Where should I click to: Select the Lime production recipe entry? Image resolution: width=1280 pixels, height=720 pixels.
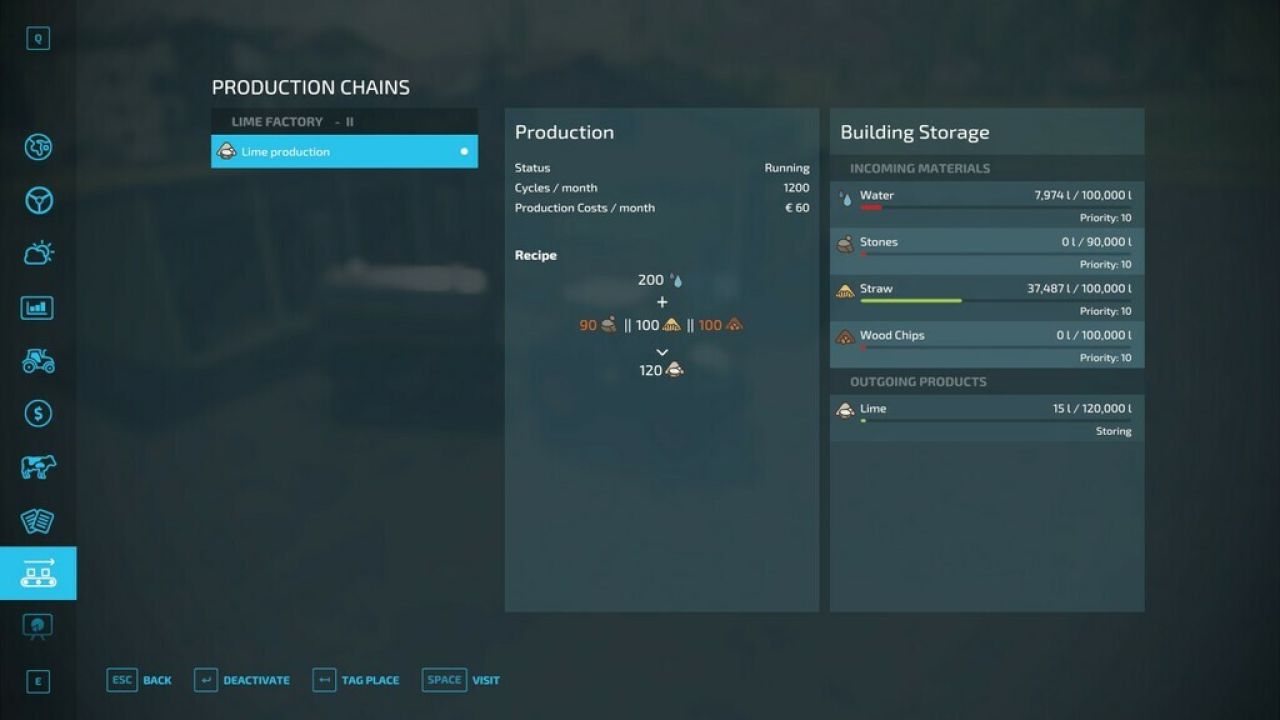[x=344, y=151]
